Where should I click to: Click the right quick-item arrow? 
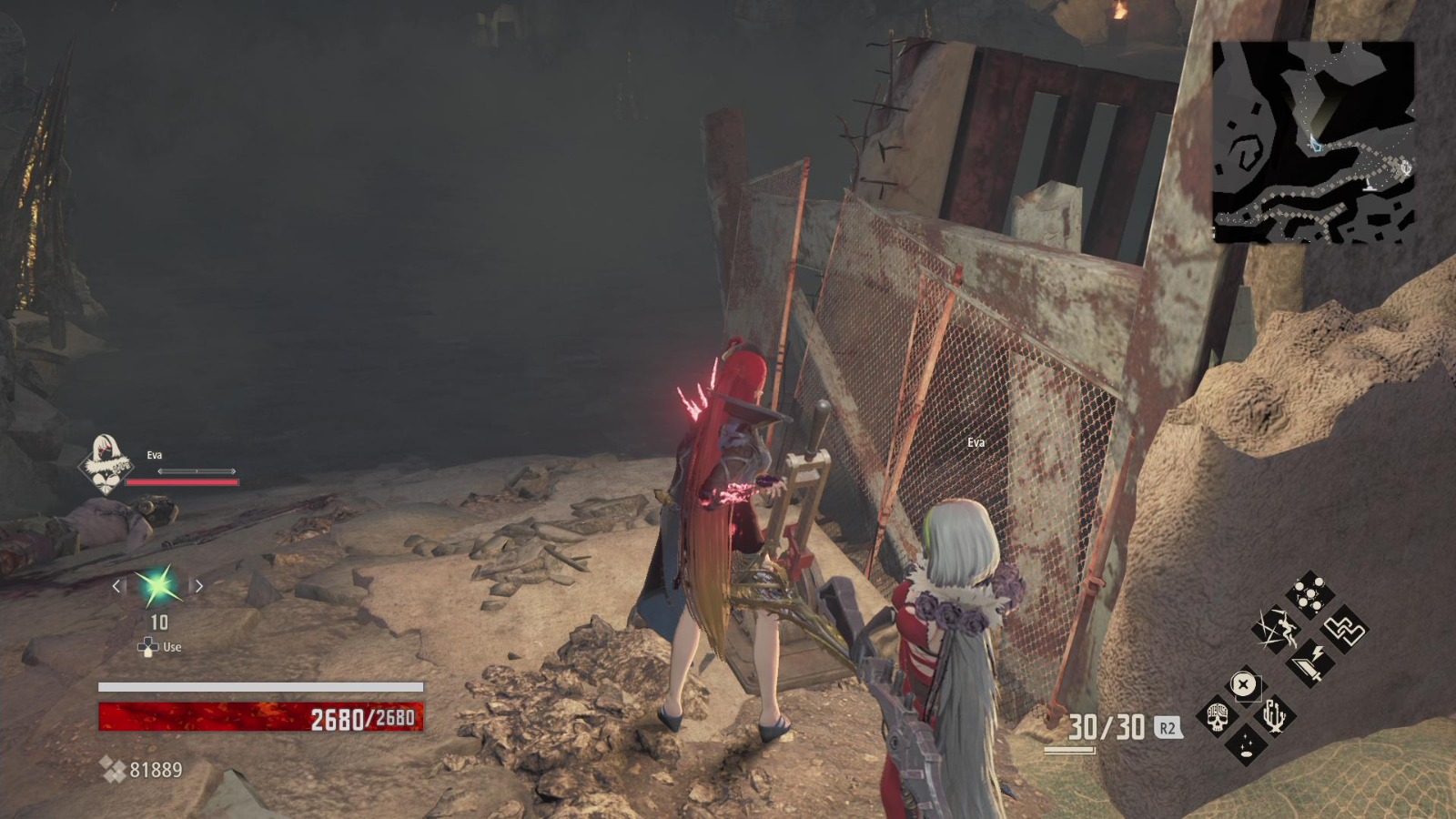click(198, 586)
